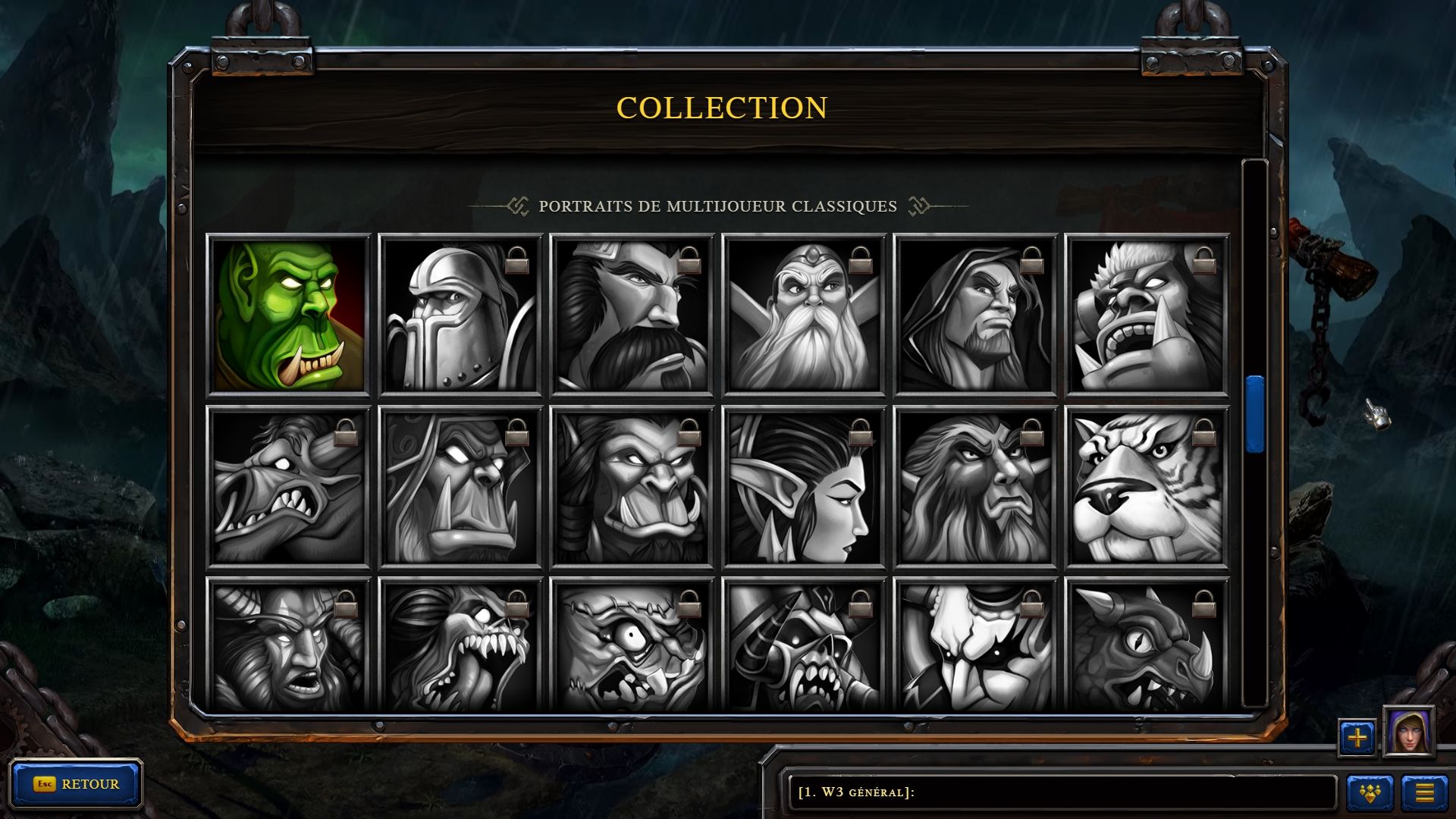The image size is (1456, 819).
Task: Pick the white-bearded dwarf portrait
Action: click(804, 315)
